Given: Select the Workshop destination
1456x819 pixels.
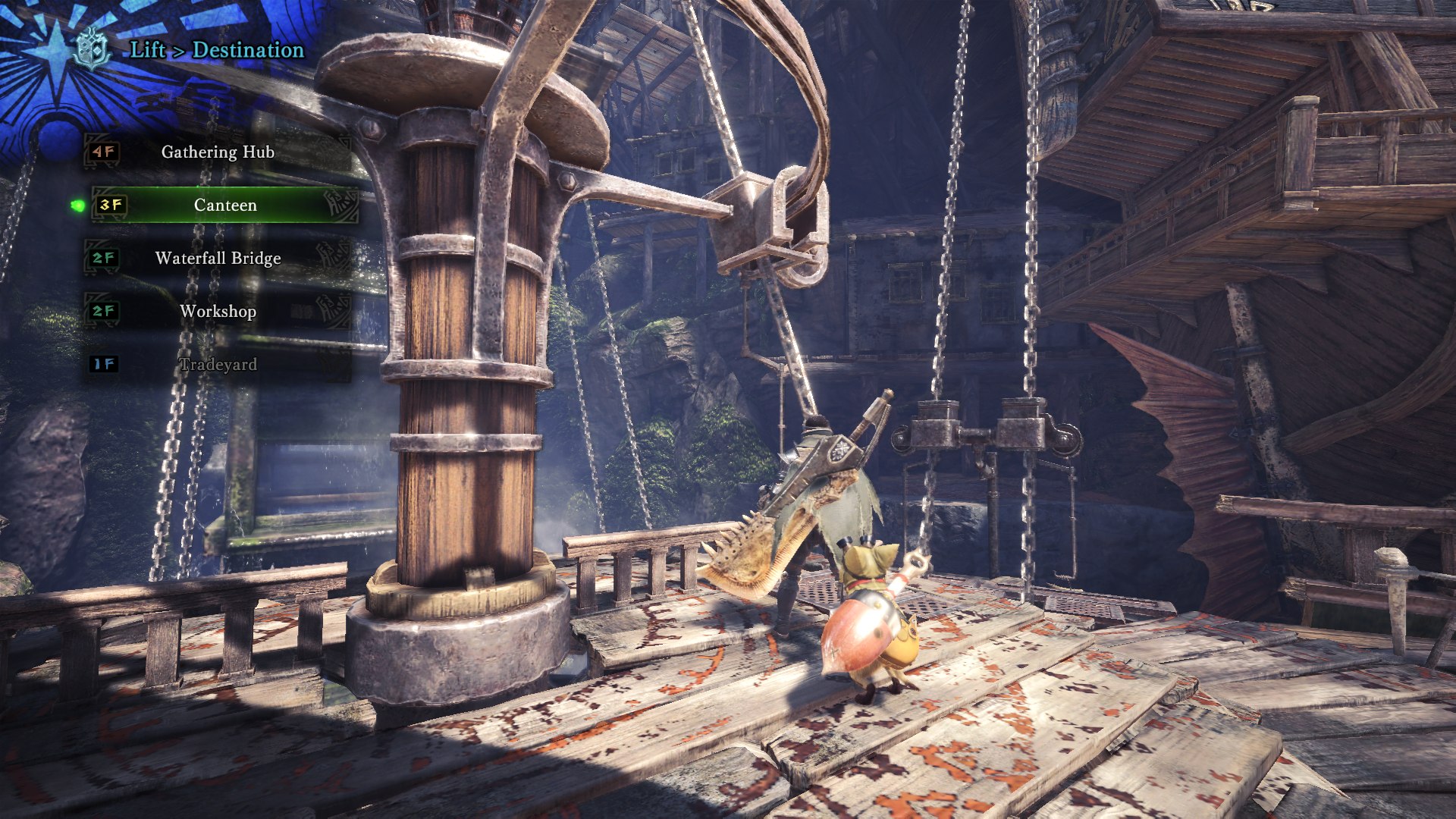Looking at the screenshot, I should coord(217,311).
